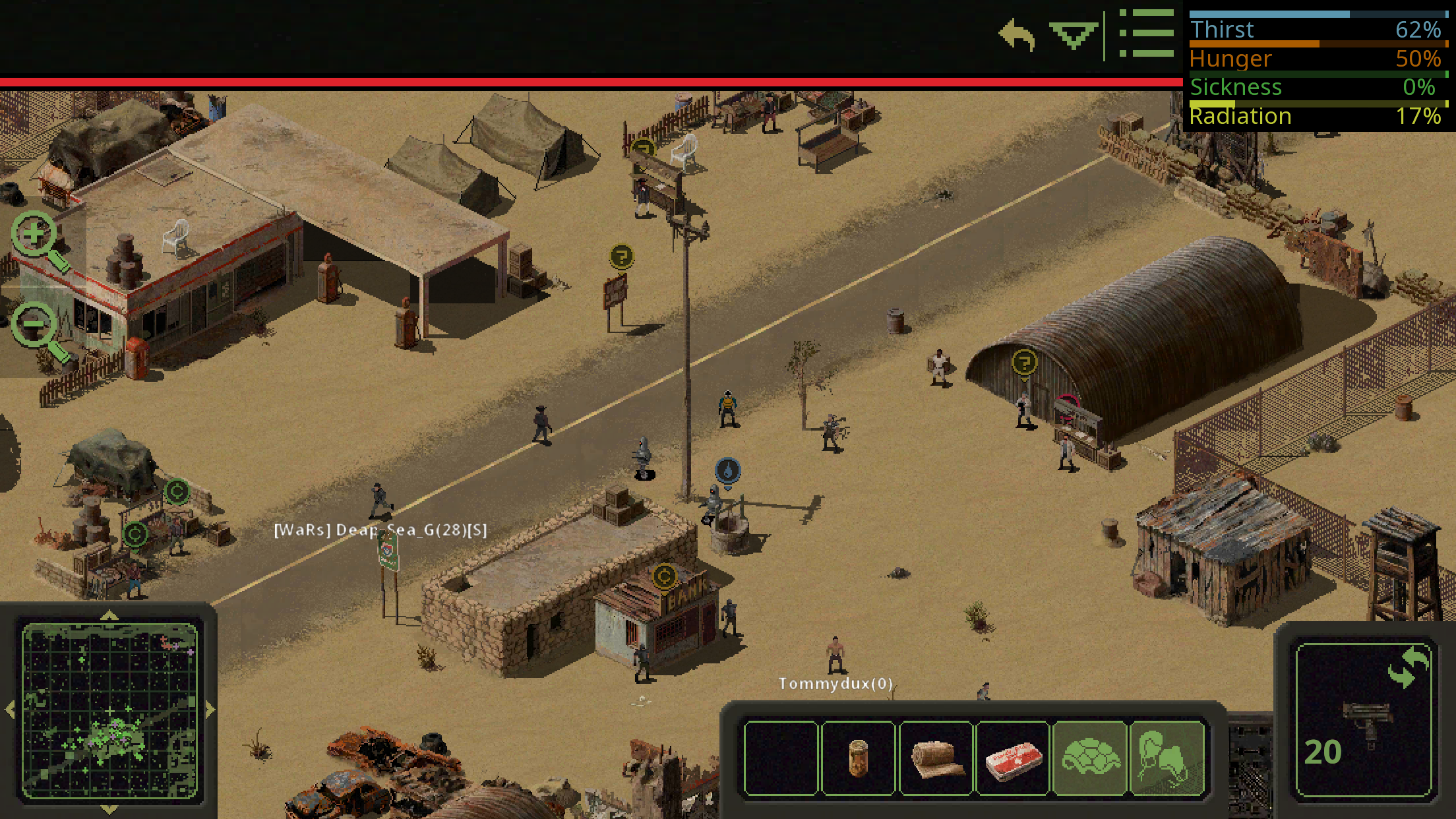Pan minimap using the down arrow
This screenshot has width=1456, height=819.
click(x=109, y=809)
